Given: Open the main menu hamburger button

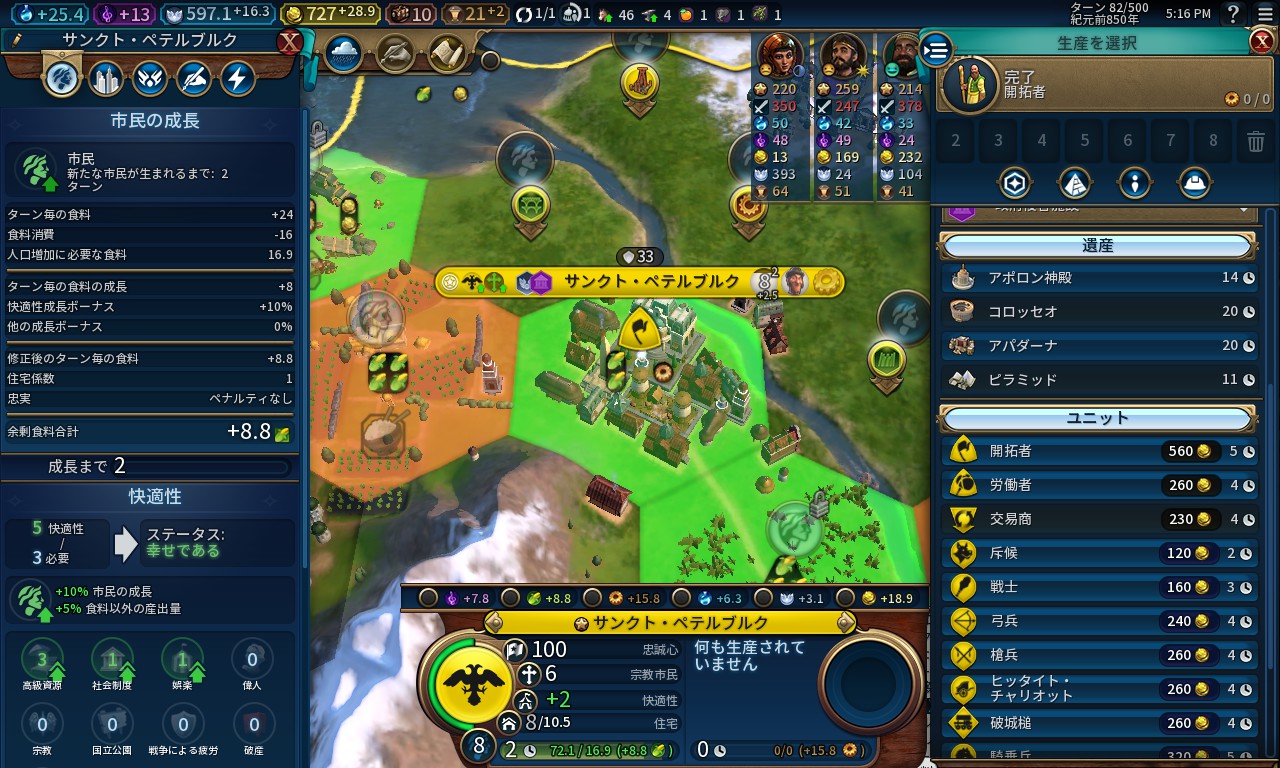Looking at the screenshot, I should (1264, 14).
